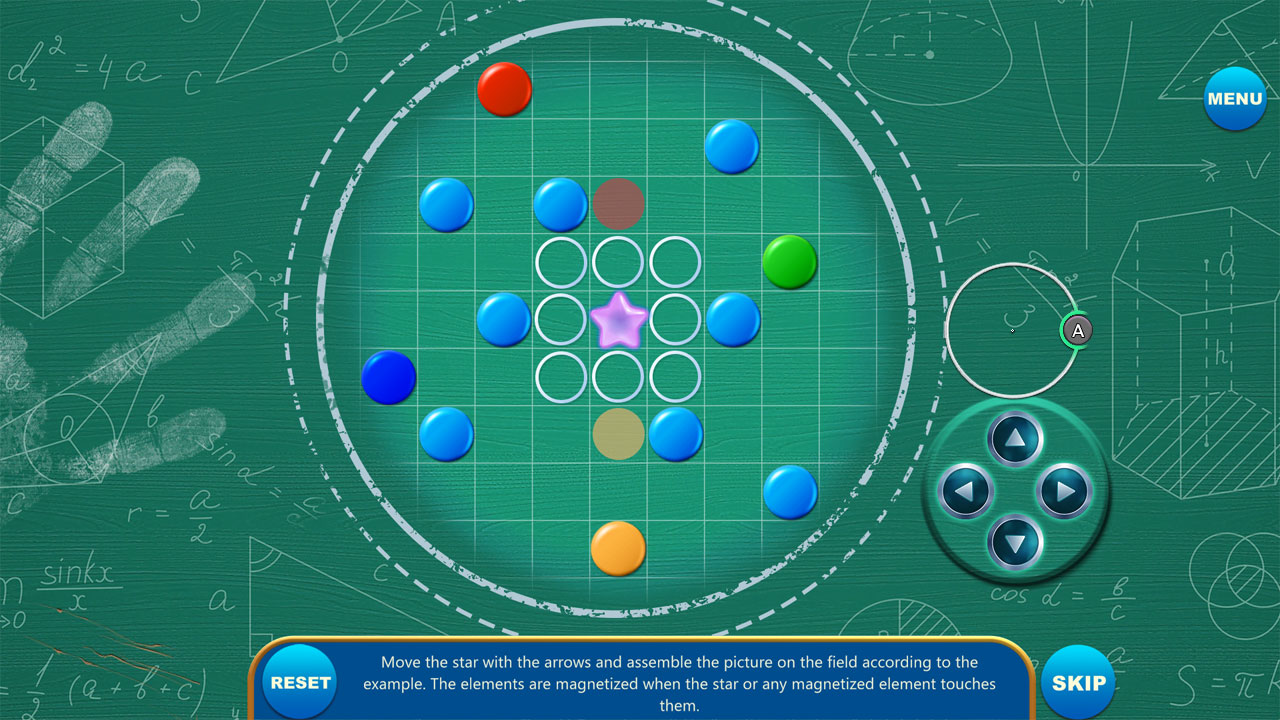The image size is (1280, 720).
Task: Click the A button indicator
Action: [x=1077, y=331]
